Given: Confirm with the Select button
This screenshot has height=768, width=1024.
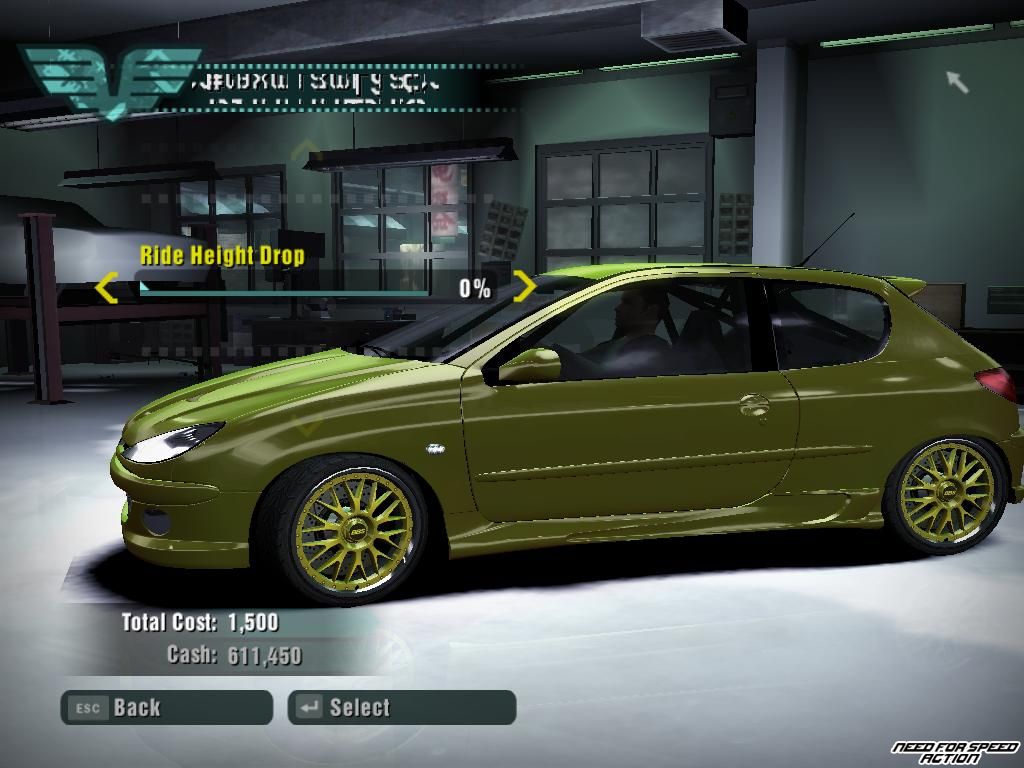Looking at the screenshot, I should click(401, 708).
